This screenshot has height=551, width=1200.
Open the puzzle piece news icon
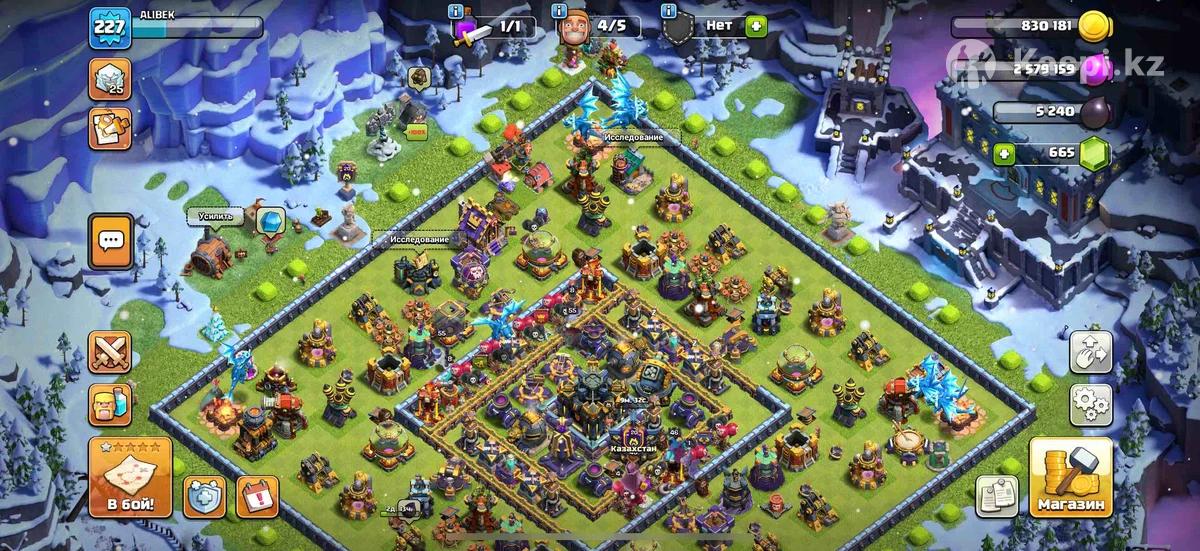coord(110,129)
